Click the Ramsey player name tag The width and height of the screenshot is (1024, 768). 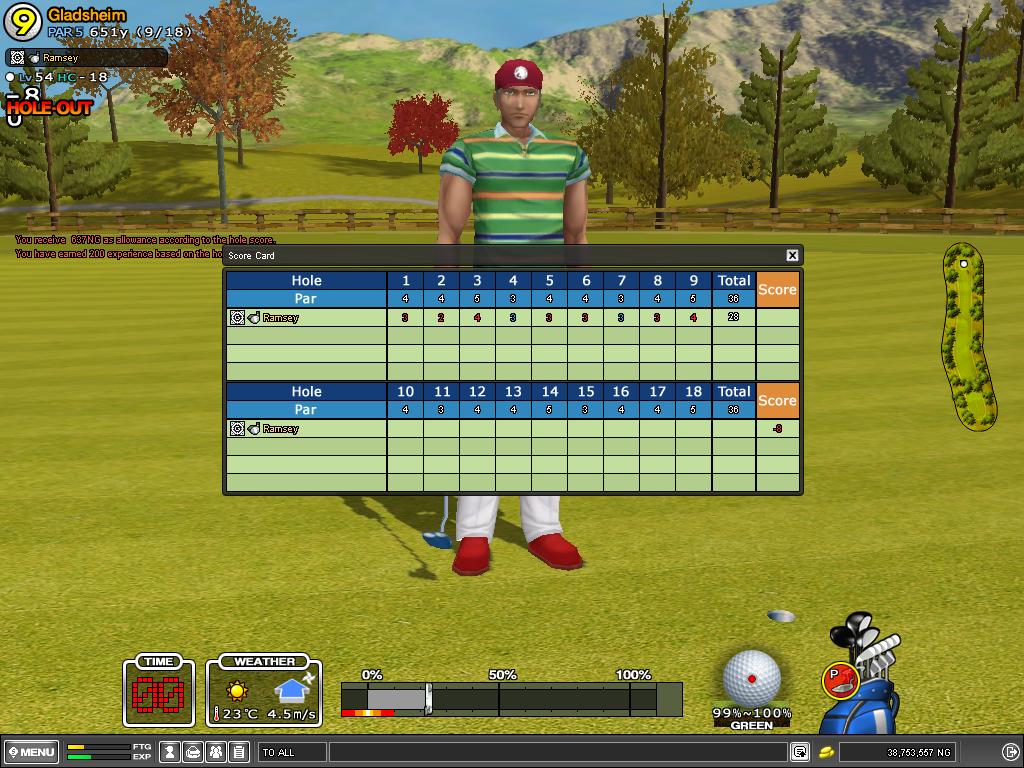(x=87, y=58)
